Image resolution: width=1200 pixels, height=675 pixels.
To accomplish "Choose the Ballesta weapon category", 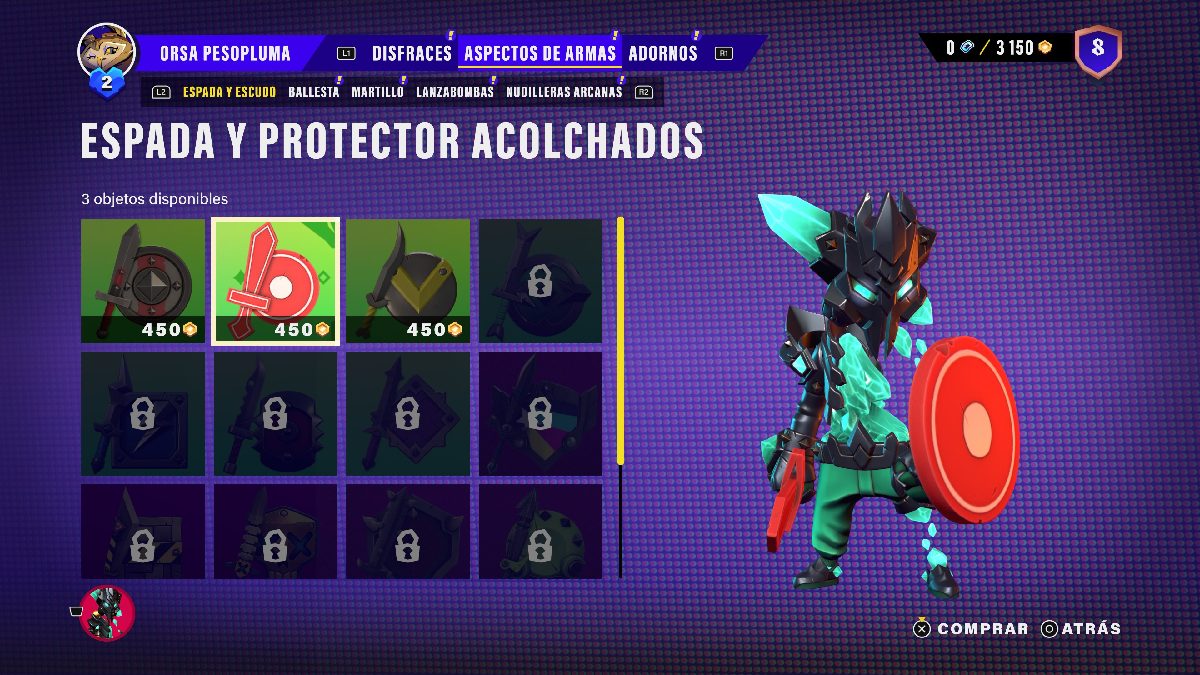I will [x=313, y=92].
